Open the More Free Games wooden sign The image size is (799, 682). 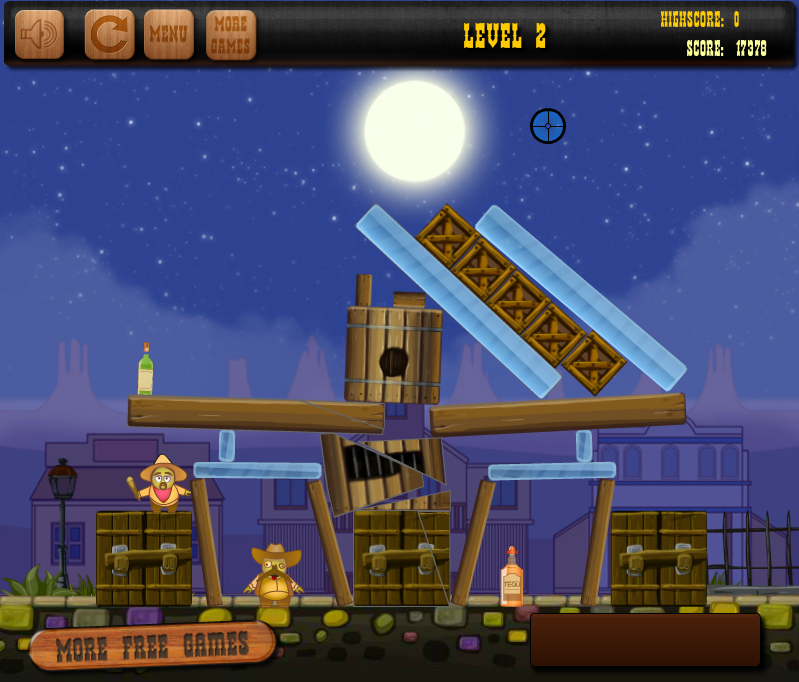[x=152, y=646]
